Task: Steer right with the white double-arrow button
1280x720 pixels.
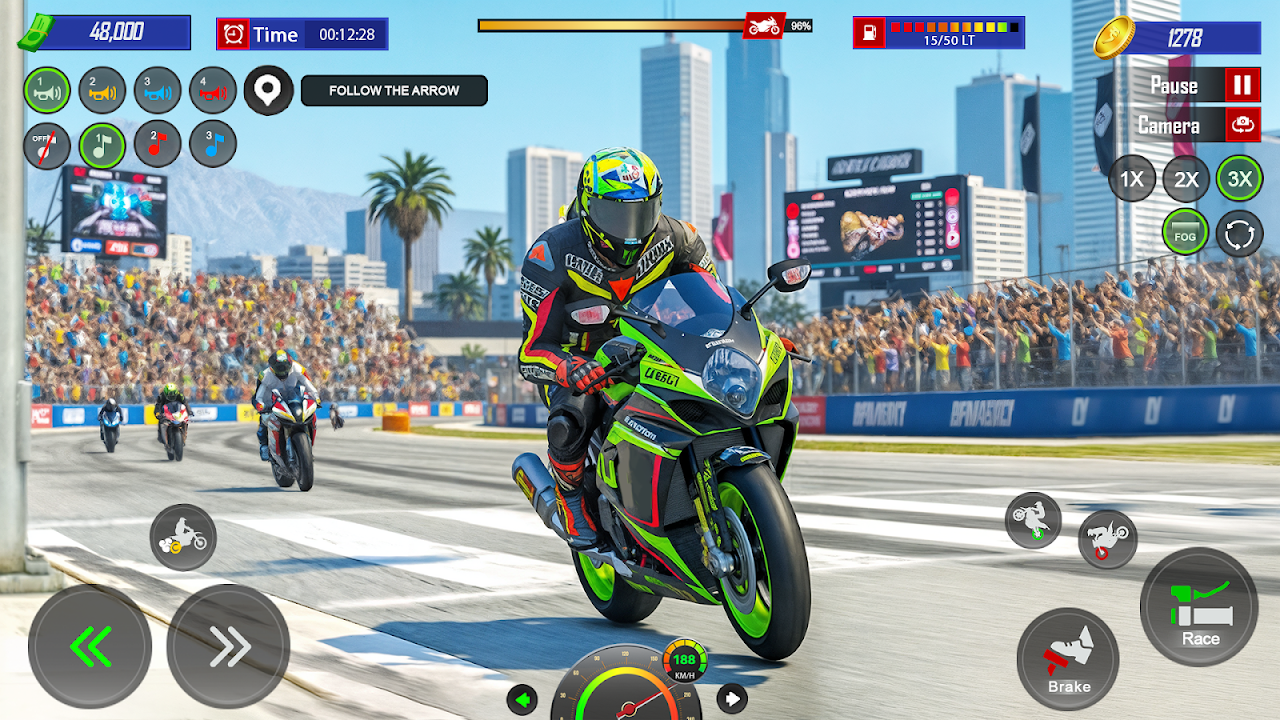Action: point(228,647)
